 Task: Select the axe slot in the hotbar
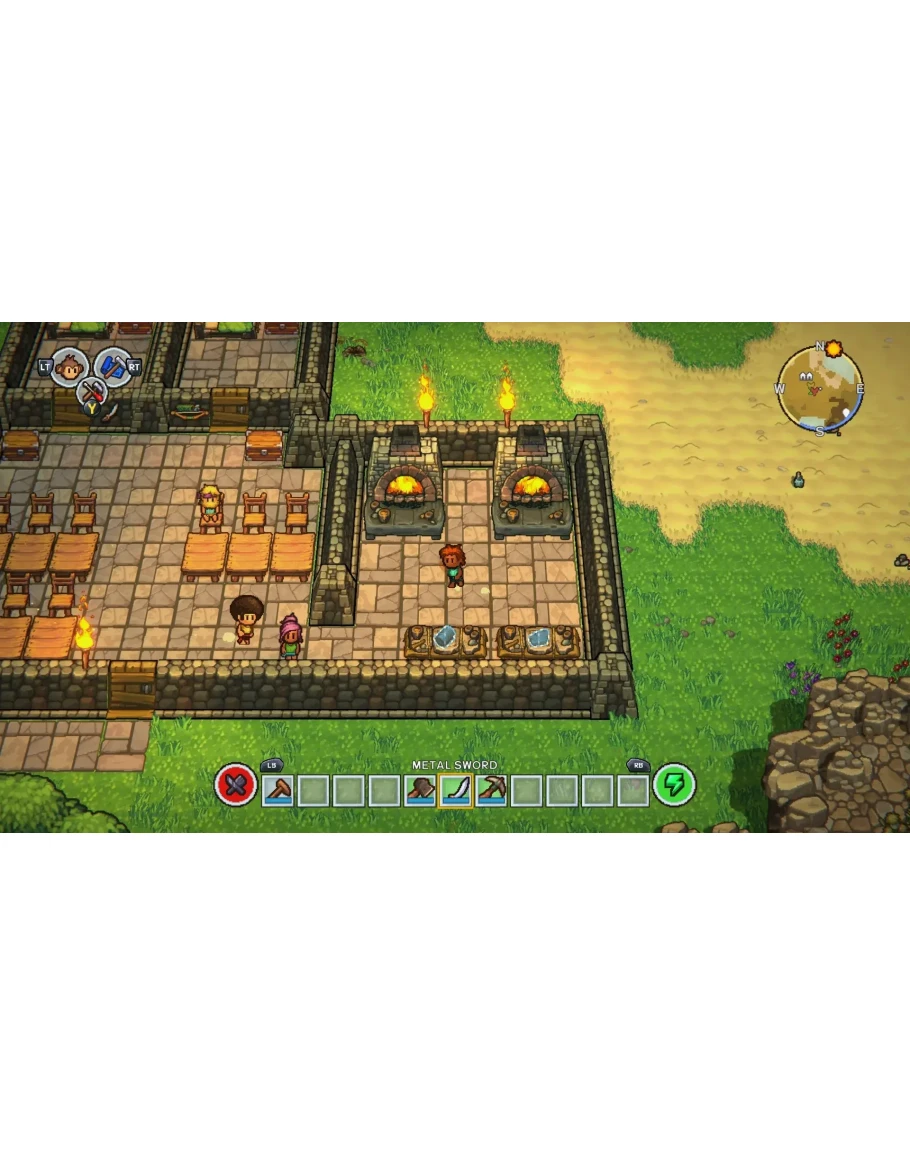point(419,790)
